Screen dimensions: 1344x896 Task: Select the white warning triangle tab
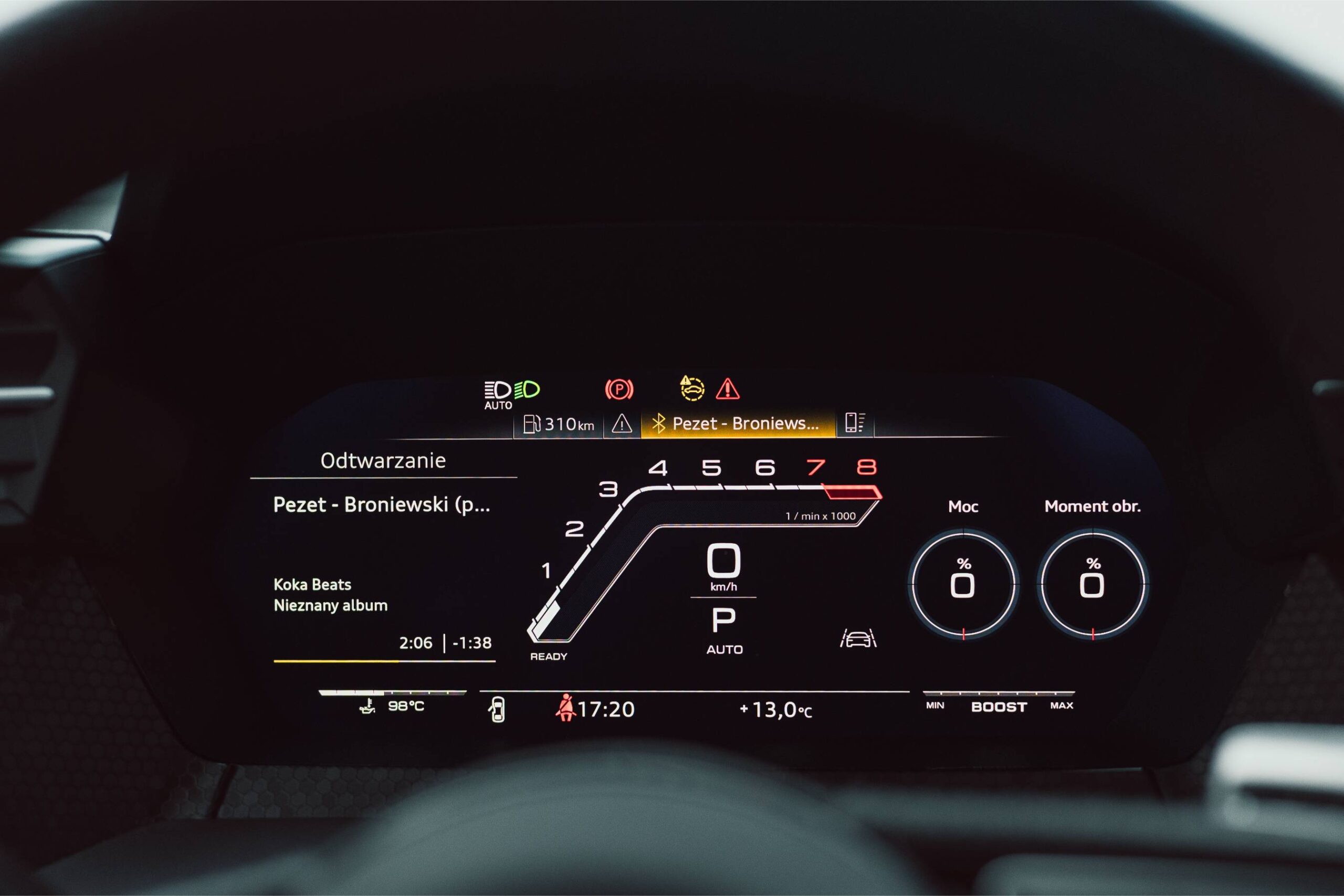[622, 424]
